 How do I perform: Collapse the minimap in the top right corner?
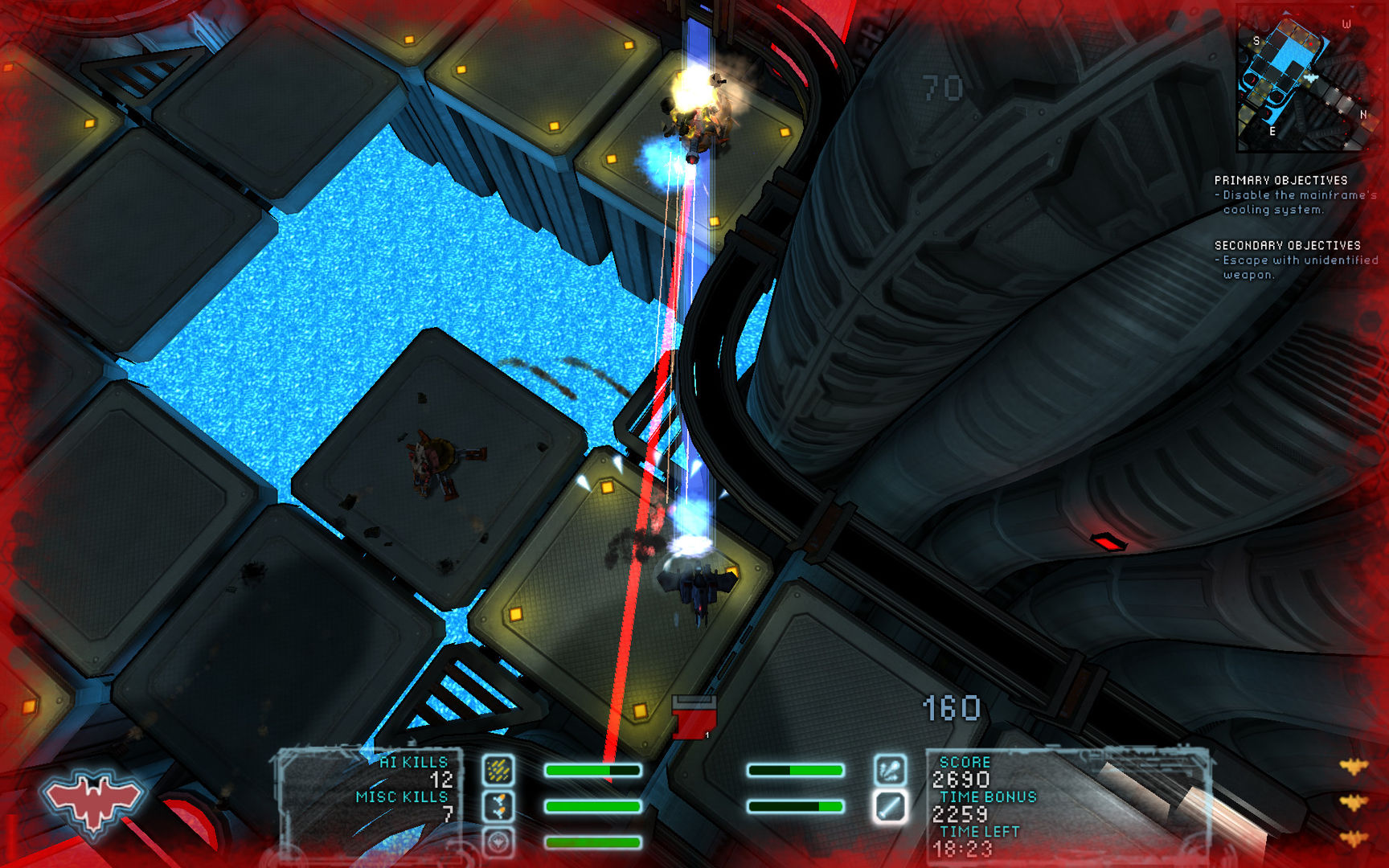pyautogui.click(x=1310, y=79)
